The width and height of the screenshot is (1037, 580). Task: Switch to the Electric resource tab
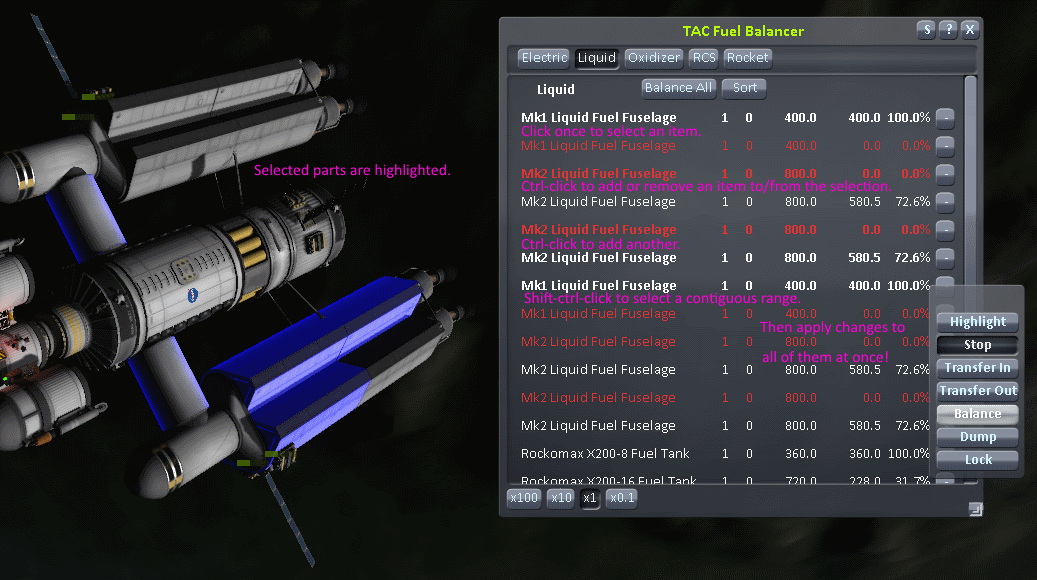tap(544, 58)
